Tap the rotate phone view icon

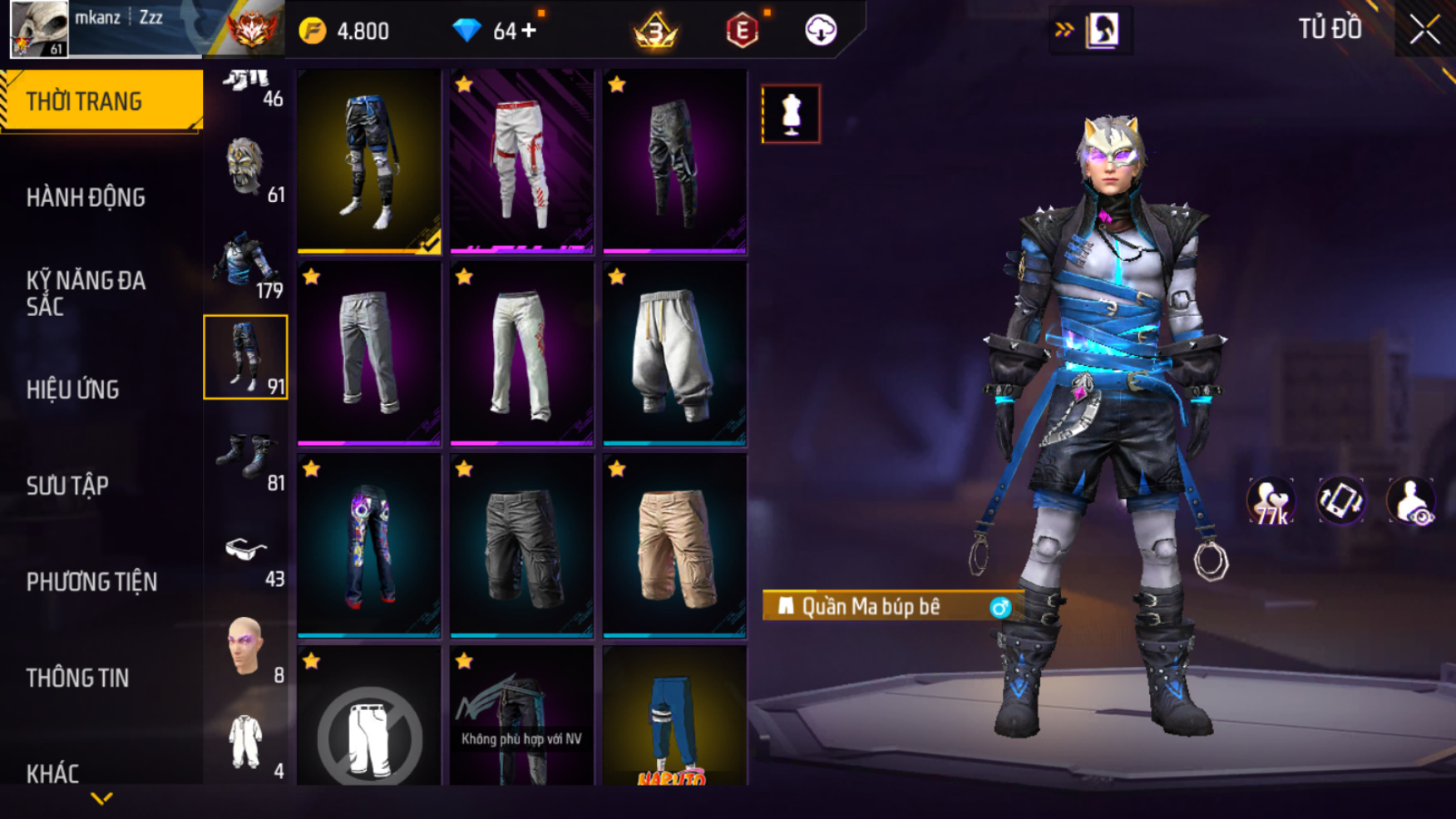tap(1340, 501)
